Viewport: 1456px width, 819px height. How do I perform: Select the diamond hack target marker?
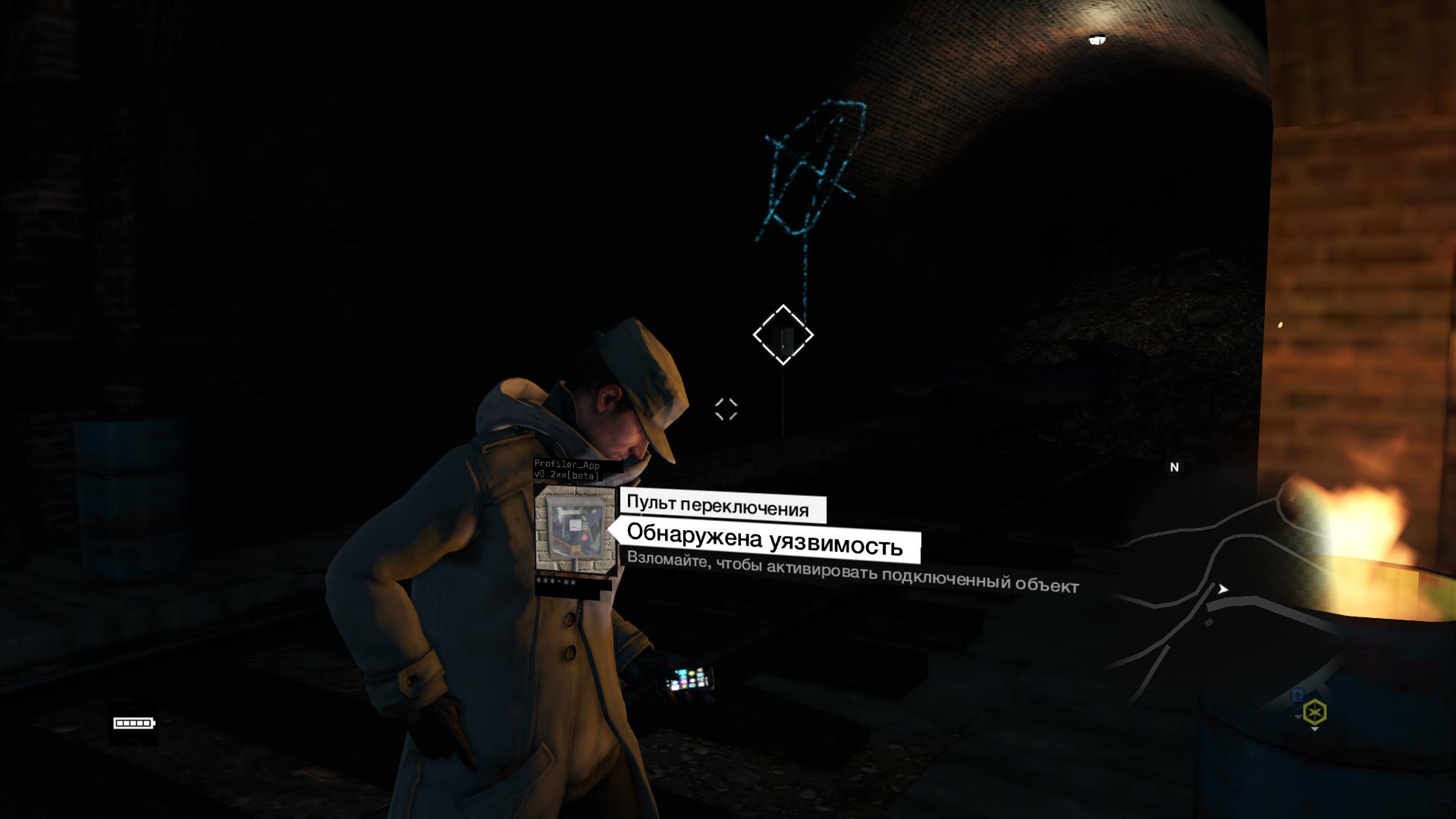(783, 334)
